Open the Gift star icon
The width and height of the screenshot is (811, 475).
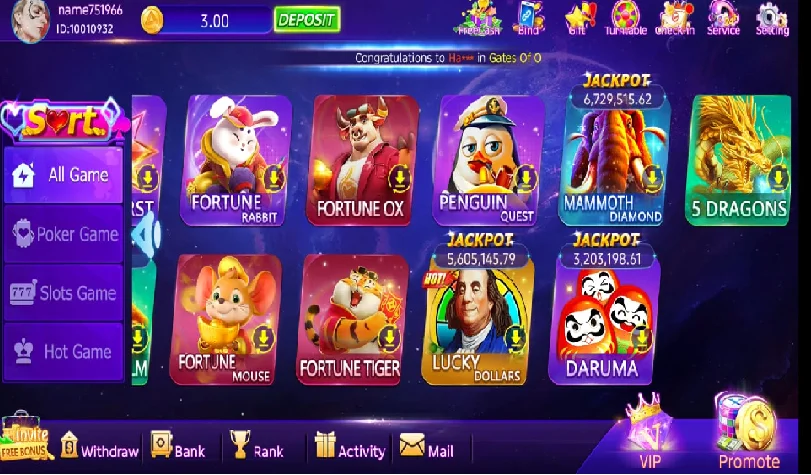[x=578, y=17]
